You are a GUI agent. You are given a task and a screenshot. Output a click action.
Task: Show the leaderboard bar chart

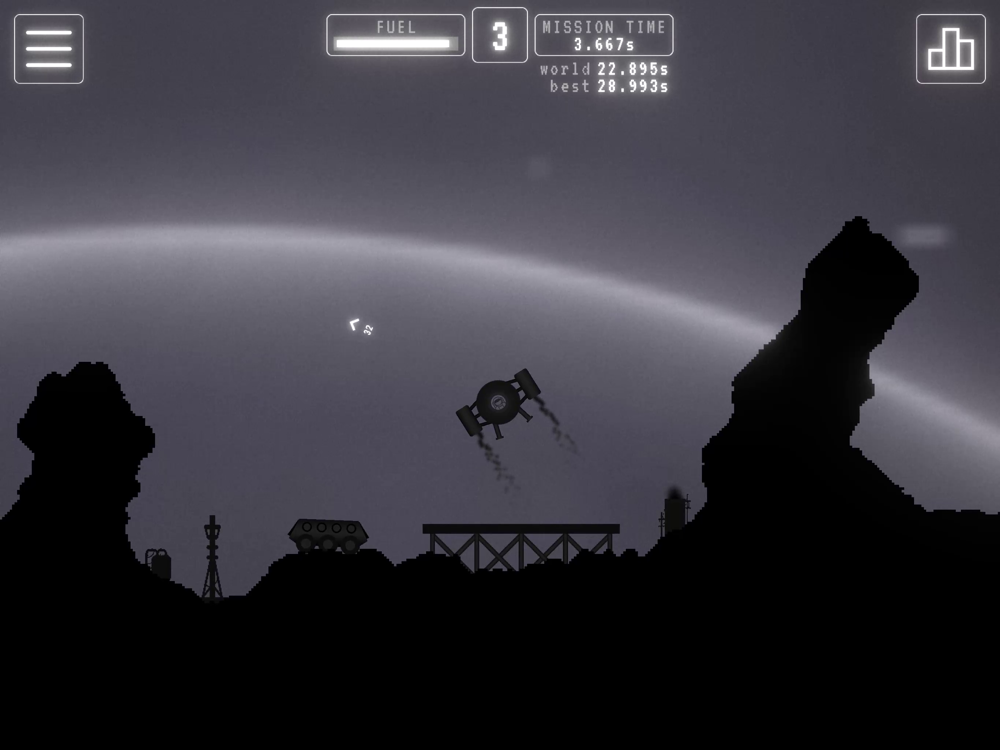[950, 49]
